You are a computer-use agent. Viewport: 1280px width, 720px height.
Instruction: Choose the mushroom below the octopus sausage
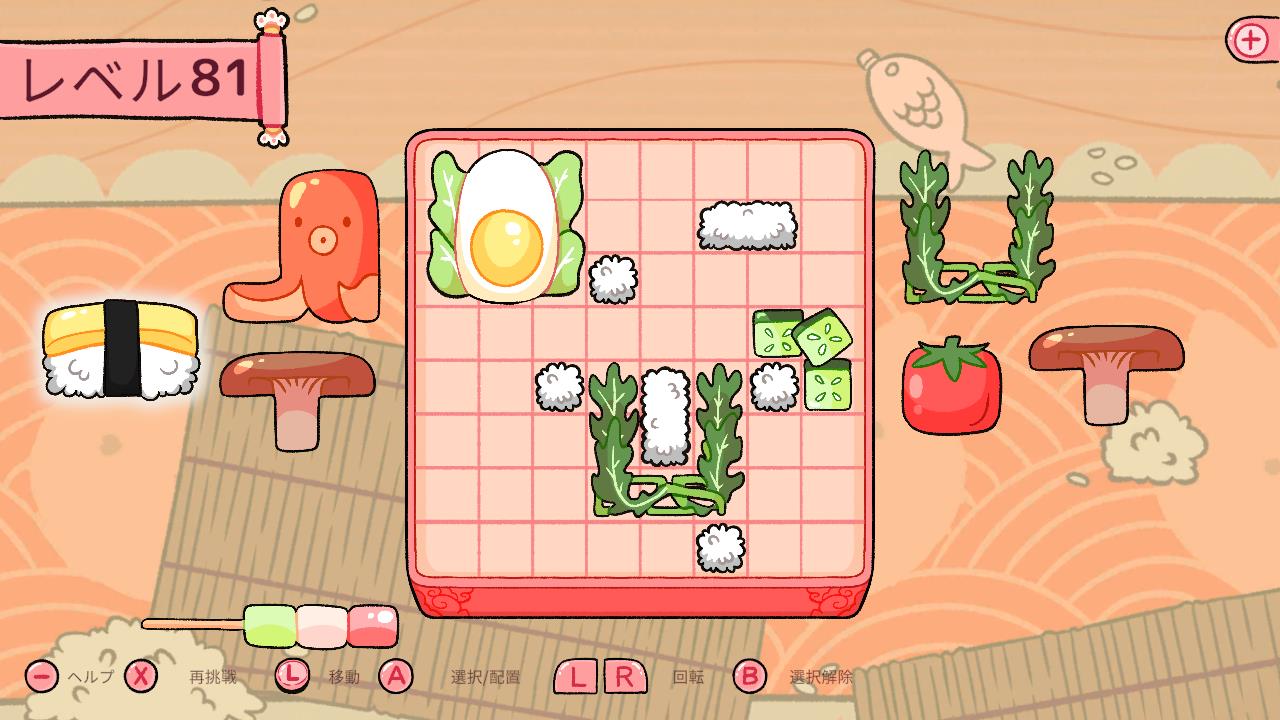click(296, 392)
